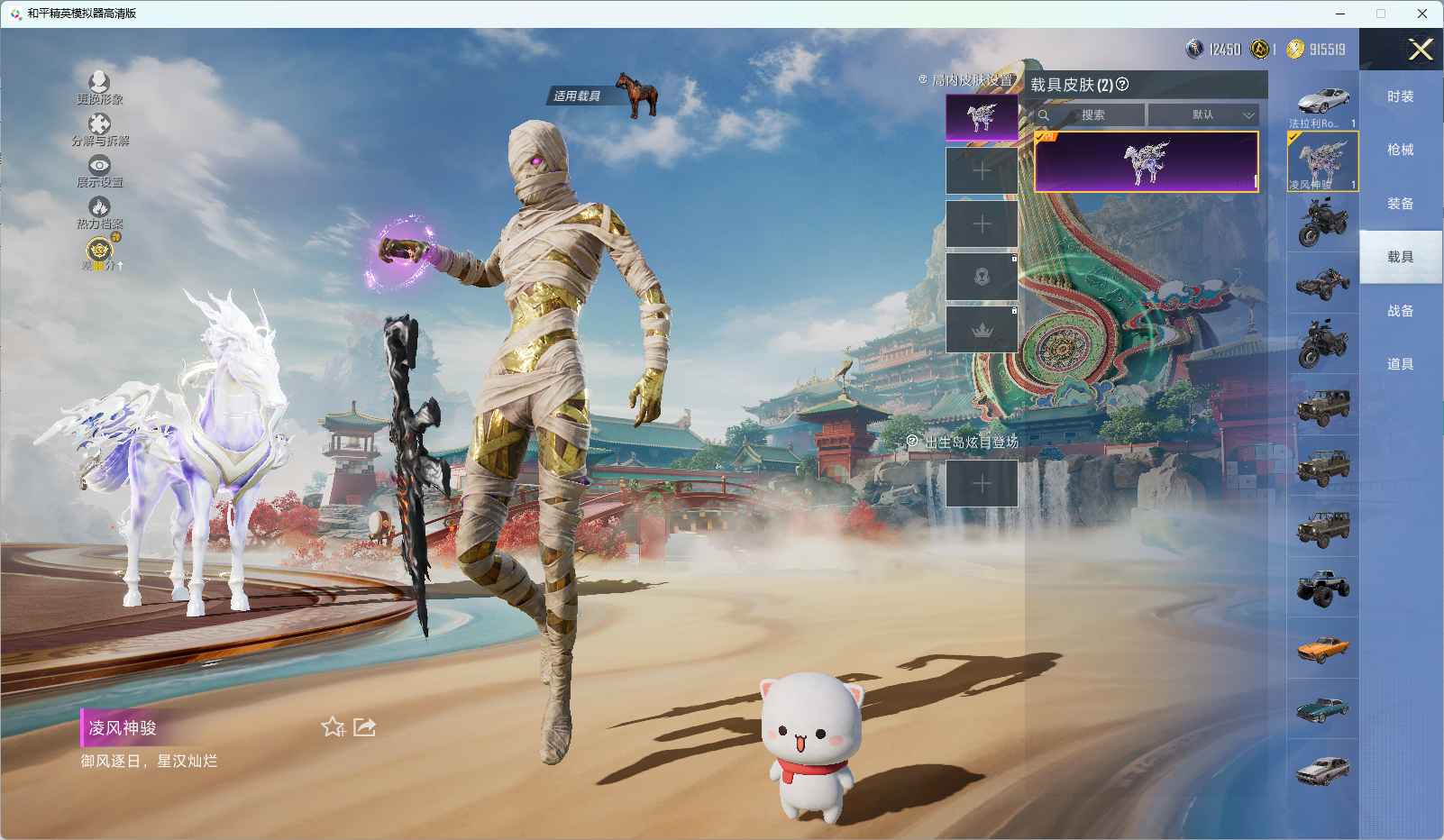Image resolution: width=1444 pixels, height=840 pixels.
Task: Select the 装备 equipment tab
Action: point(1400,204)
